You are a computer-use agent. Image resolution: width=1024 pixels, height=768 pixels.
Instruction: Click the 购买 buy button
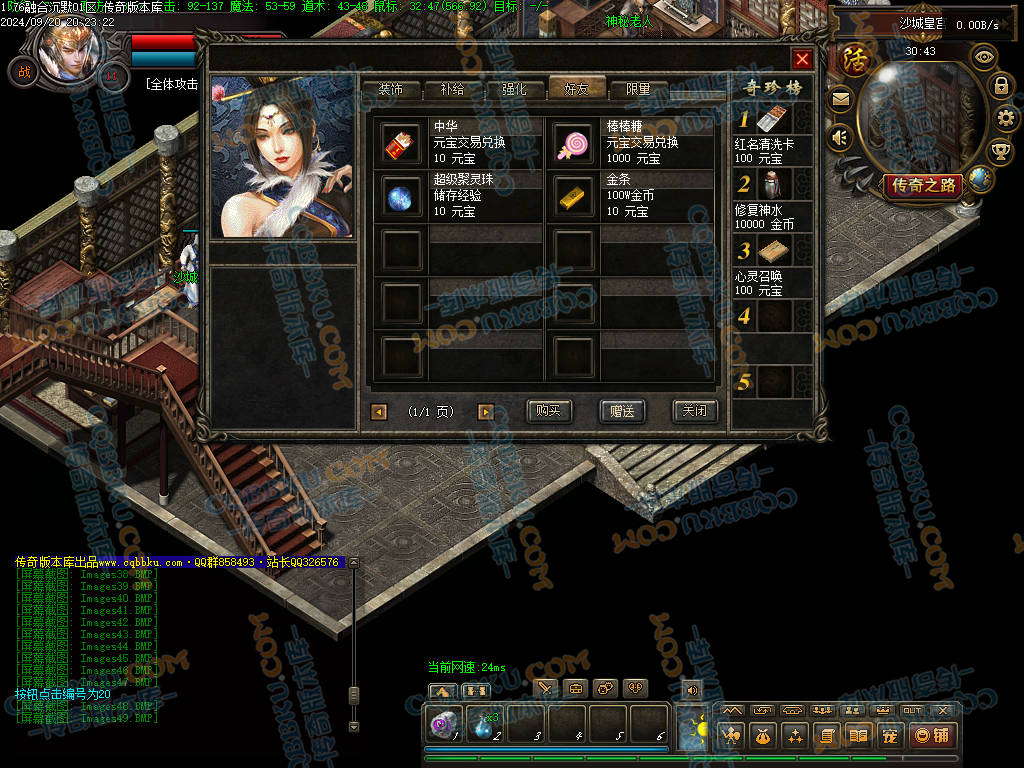(x=548, y=411)
